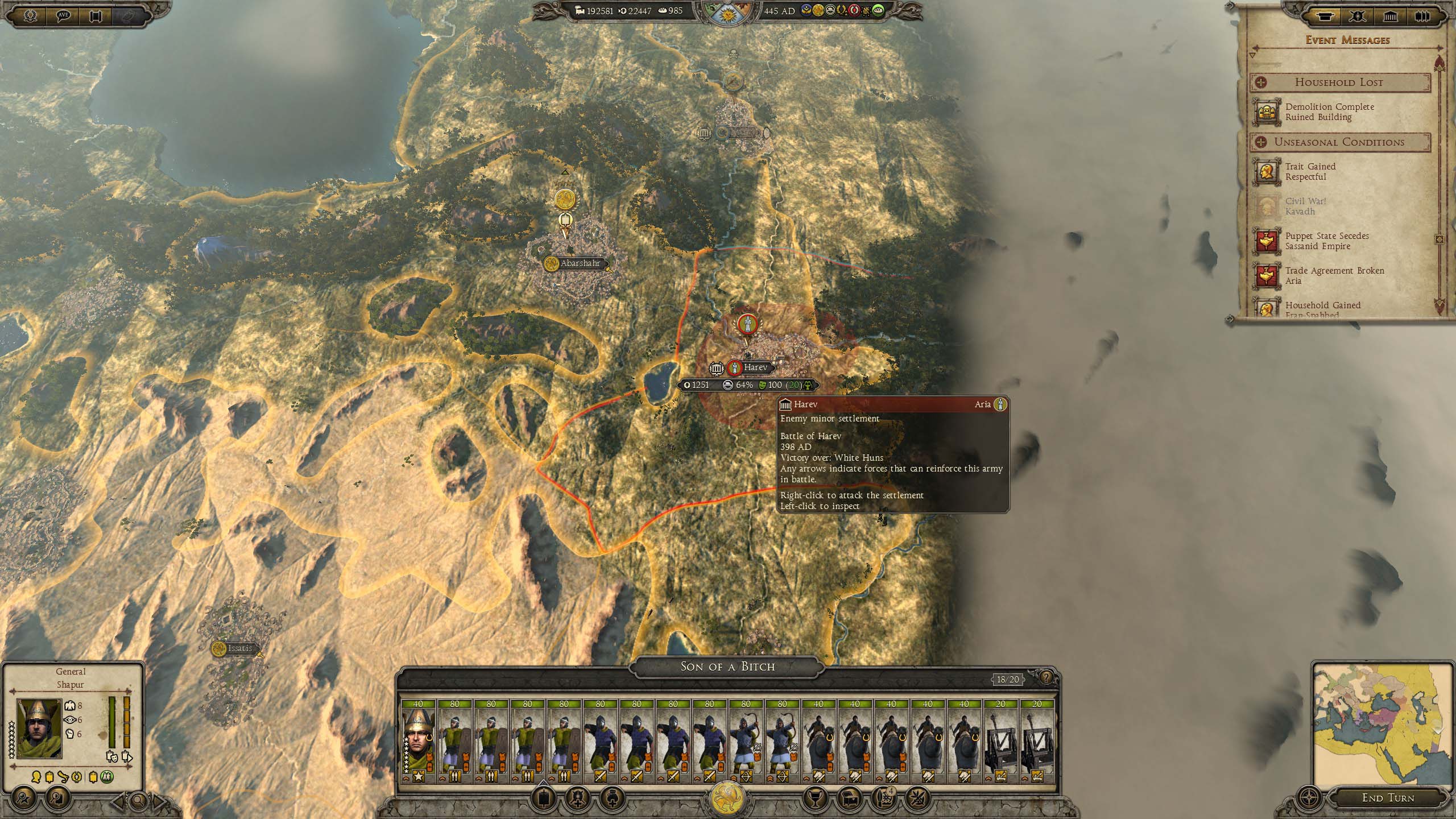Open the treasure chest panel button

851,799
